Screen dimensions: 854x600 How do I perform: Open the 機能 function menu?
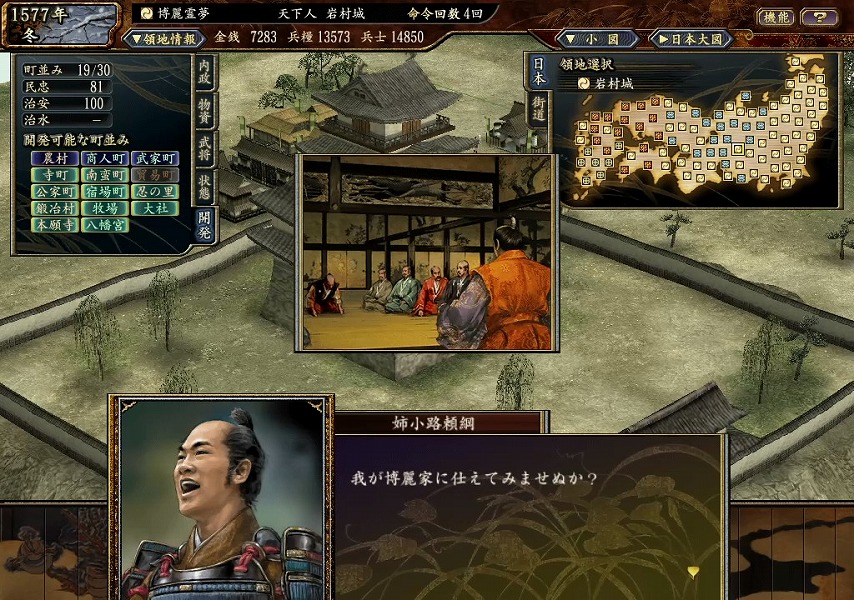pos(776,17)
